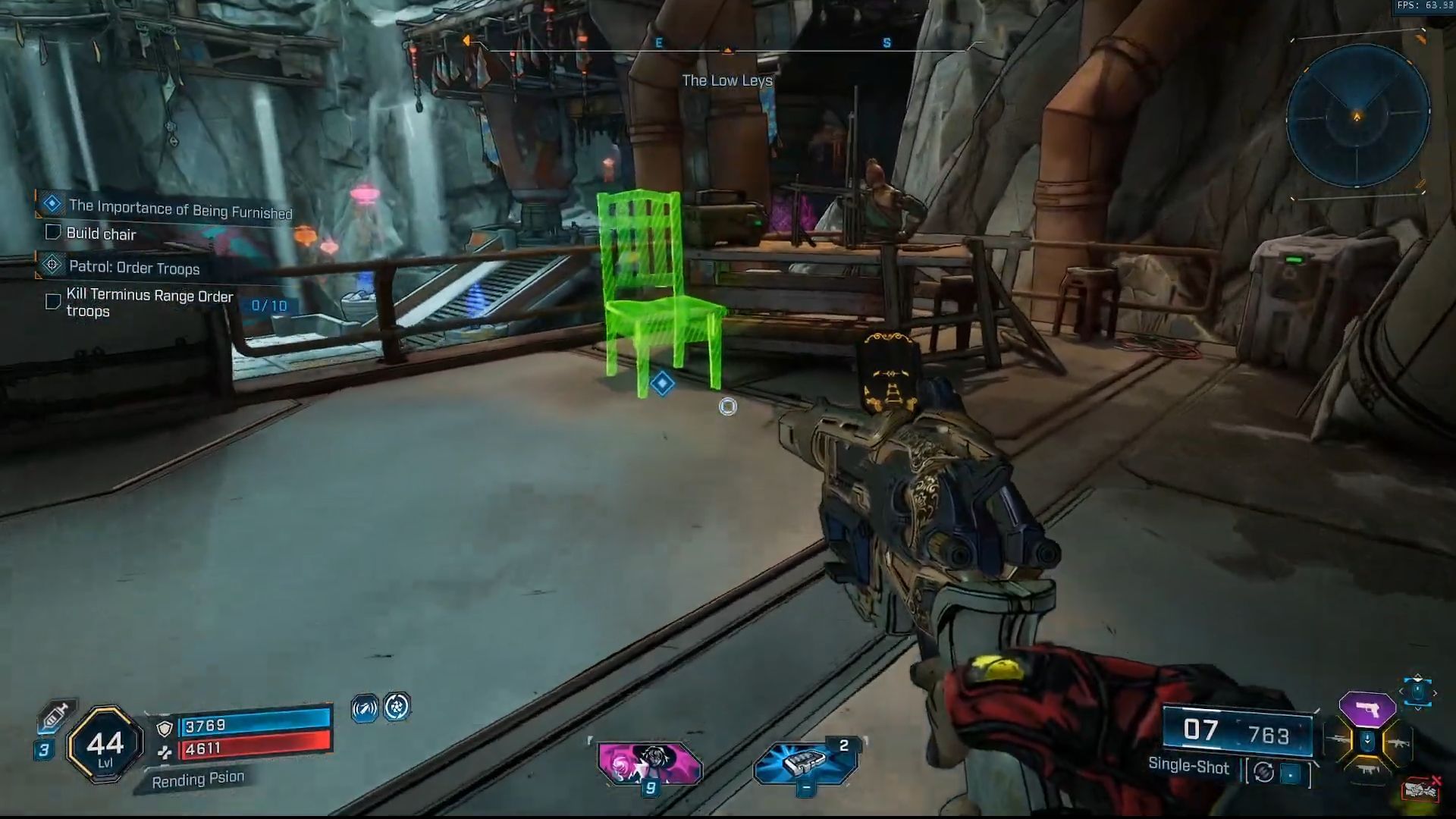Screen dimensions: 1456x819
Task: Select the submachine gun weapon slot
Action: [1367, 769]
